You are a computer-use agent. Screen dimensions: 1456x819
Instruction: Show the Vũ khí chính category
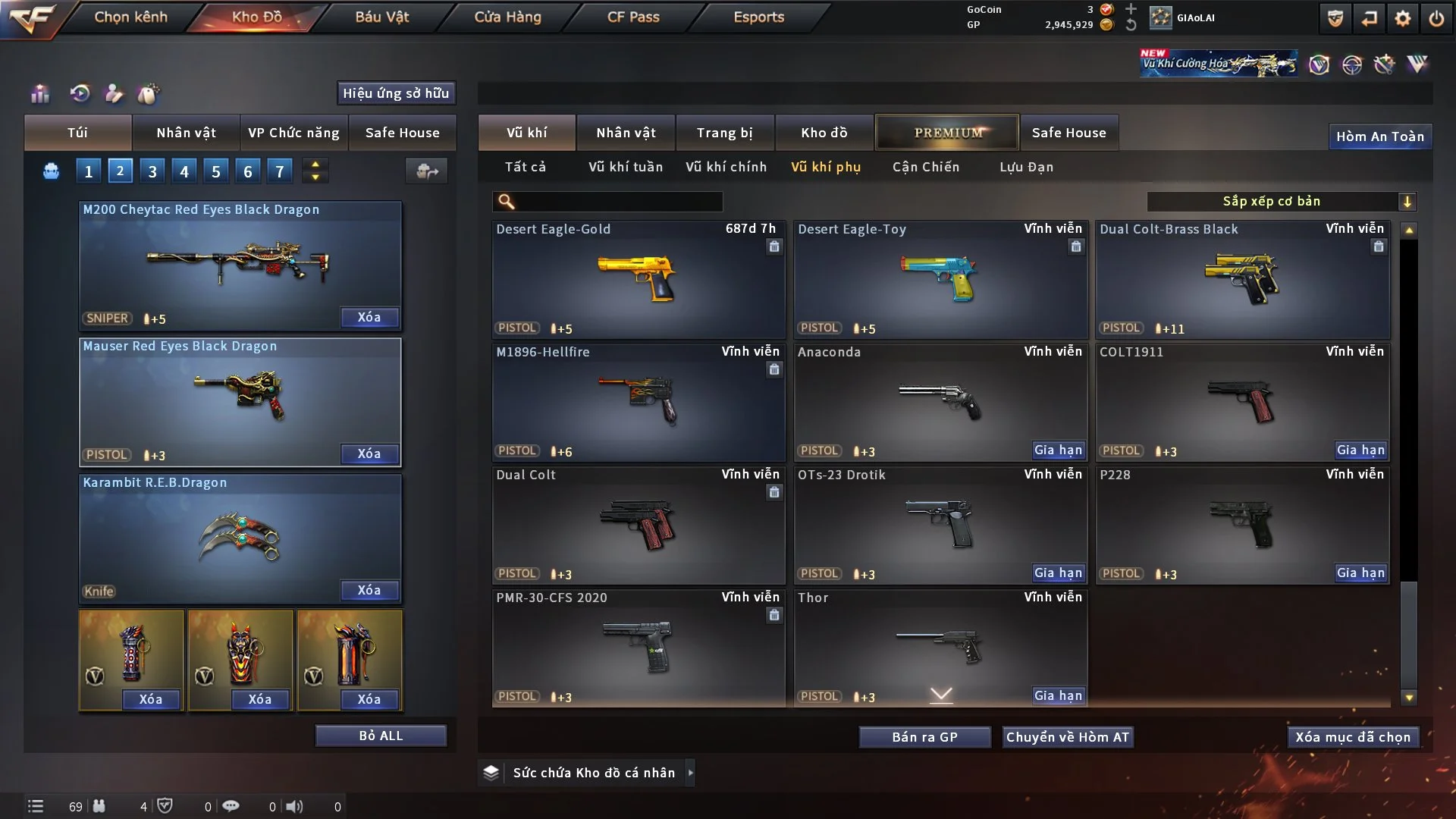click(726, 167)
